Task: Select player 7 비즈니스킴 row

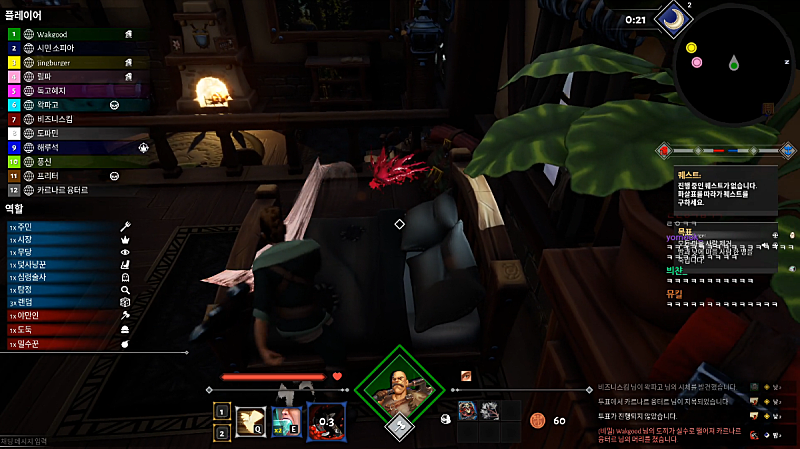Action: click(x=60, y=118)
